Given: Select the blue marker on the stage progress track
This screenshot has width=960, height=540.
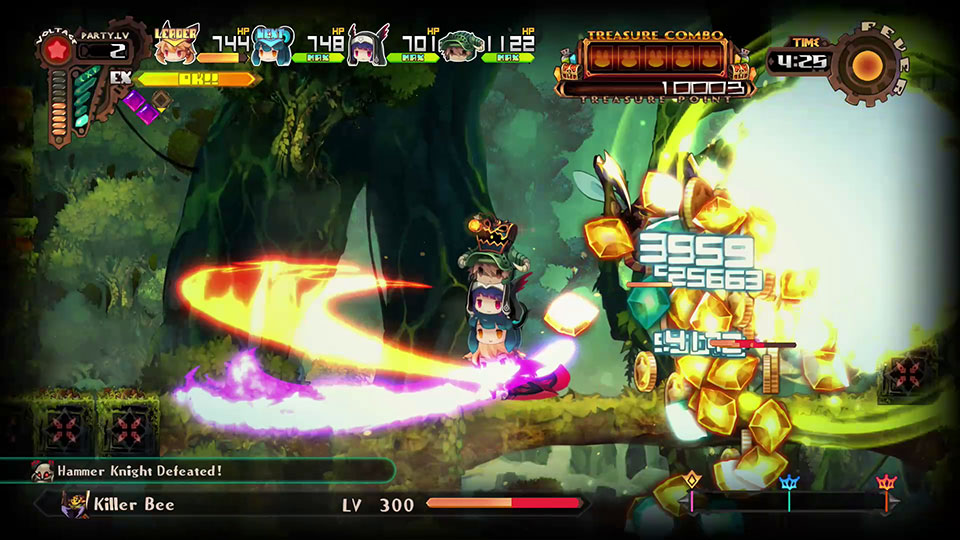Looking at the screenshot, I should tap(789, 485).
